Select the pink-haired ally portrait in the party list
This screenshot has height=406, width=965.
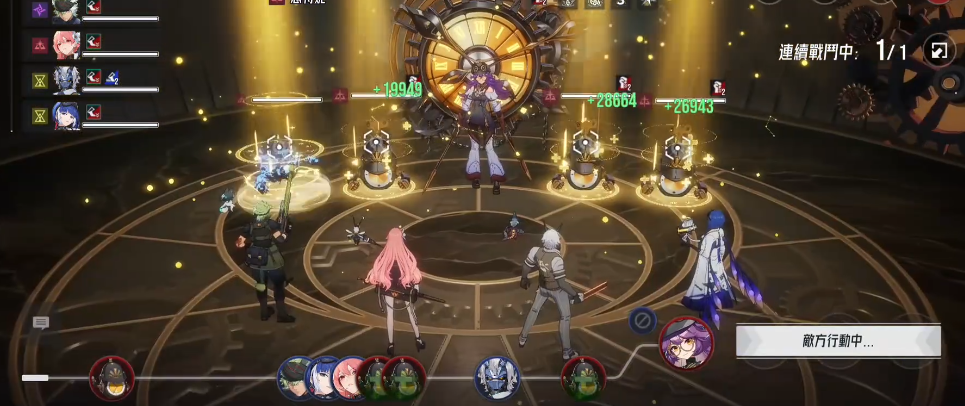click(x=66, y=45)
